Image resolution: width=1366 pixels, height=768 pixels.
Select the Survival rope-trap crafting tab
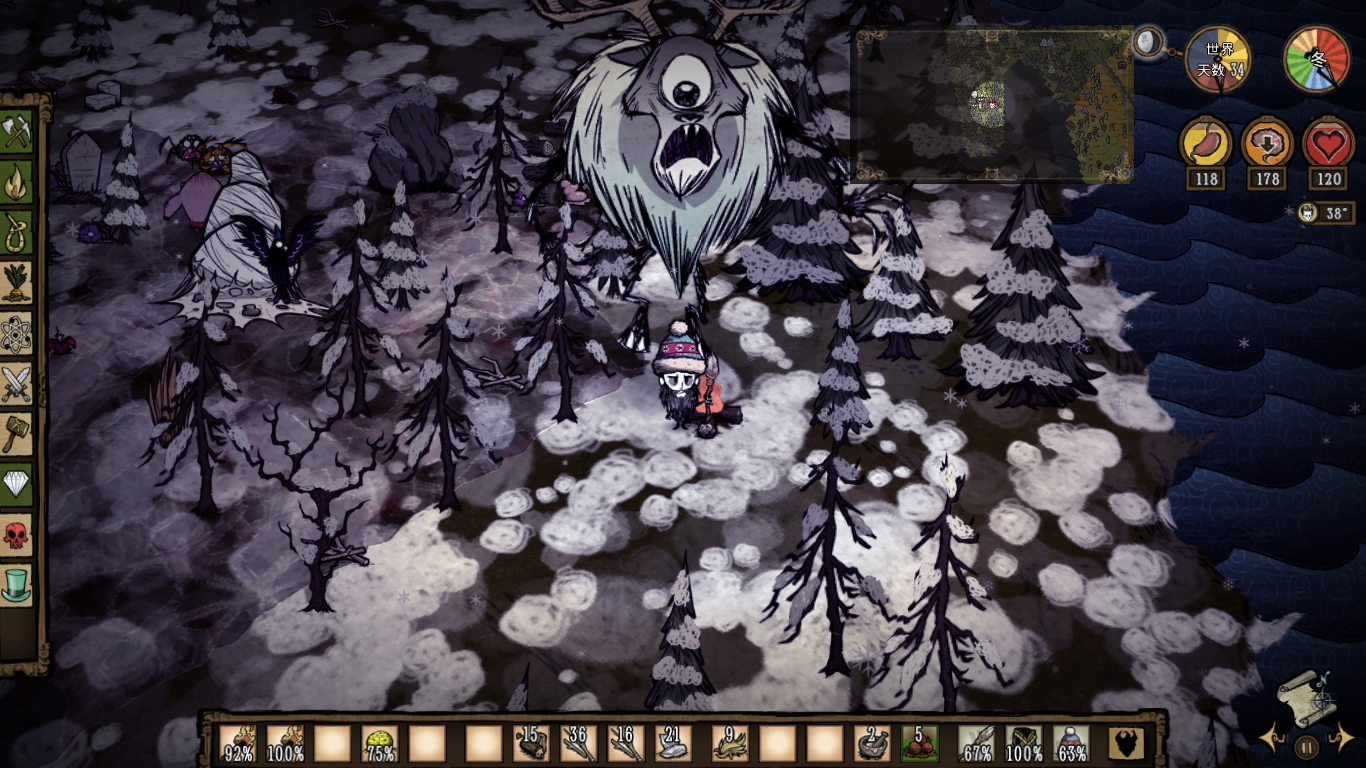[x=17, y=233]
